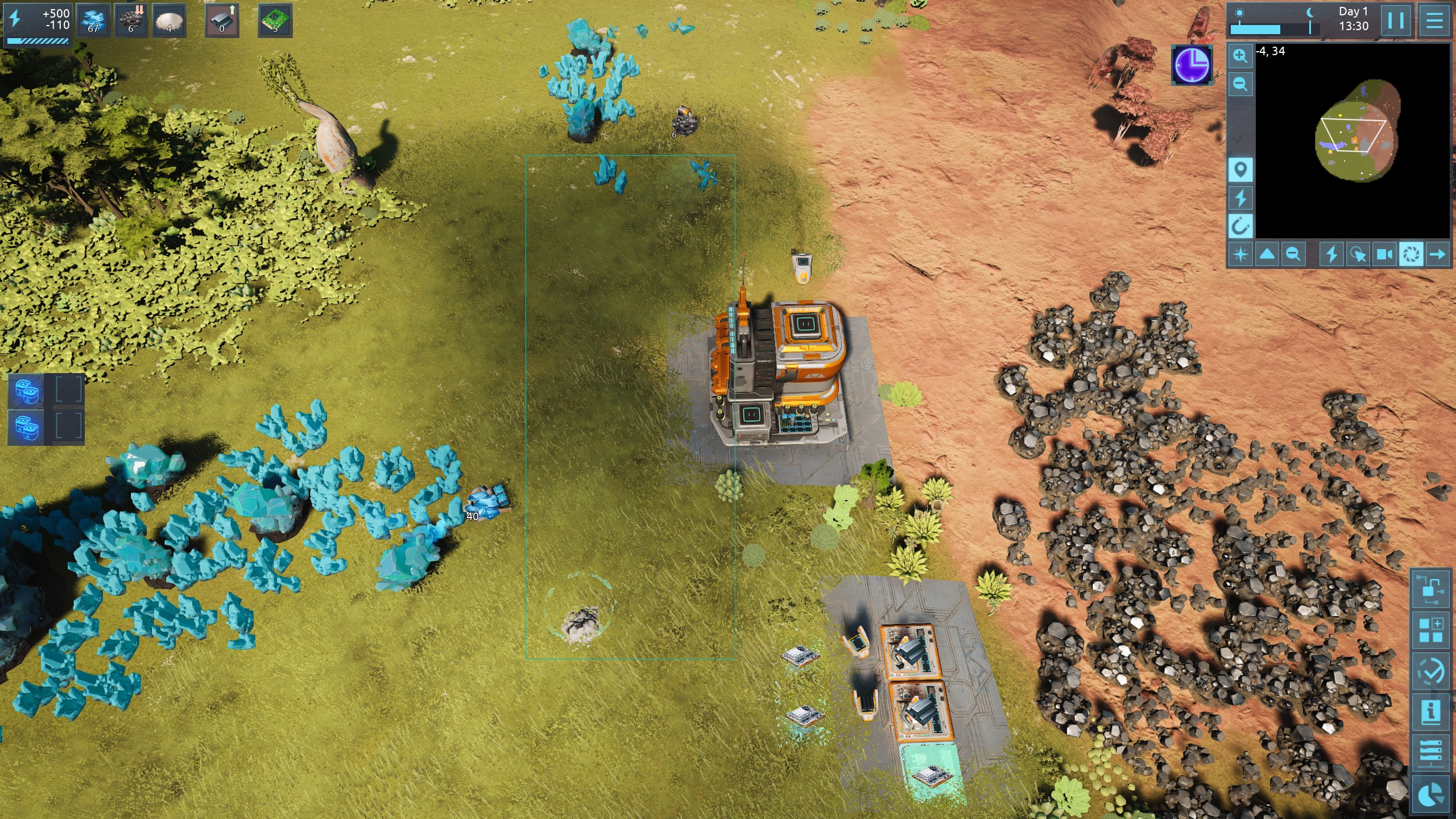This screenshot has width=1456, height=819.
Task: Open the connected-nodes network panel
Action: [x=1431, y=590]
